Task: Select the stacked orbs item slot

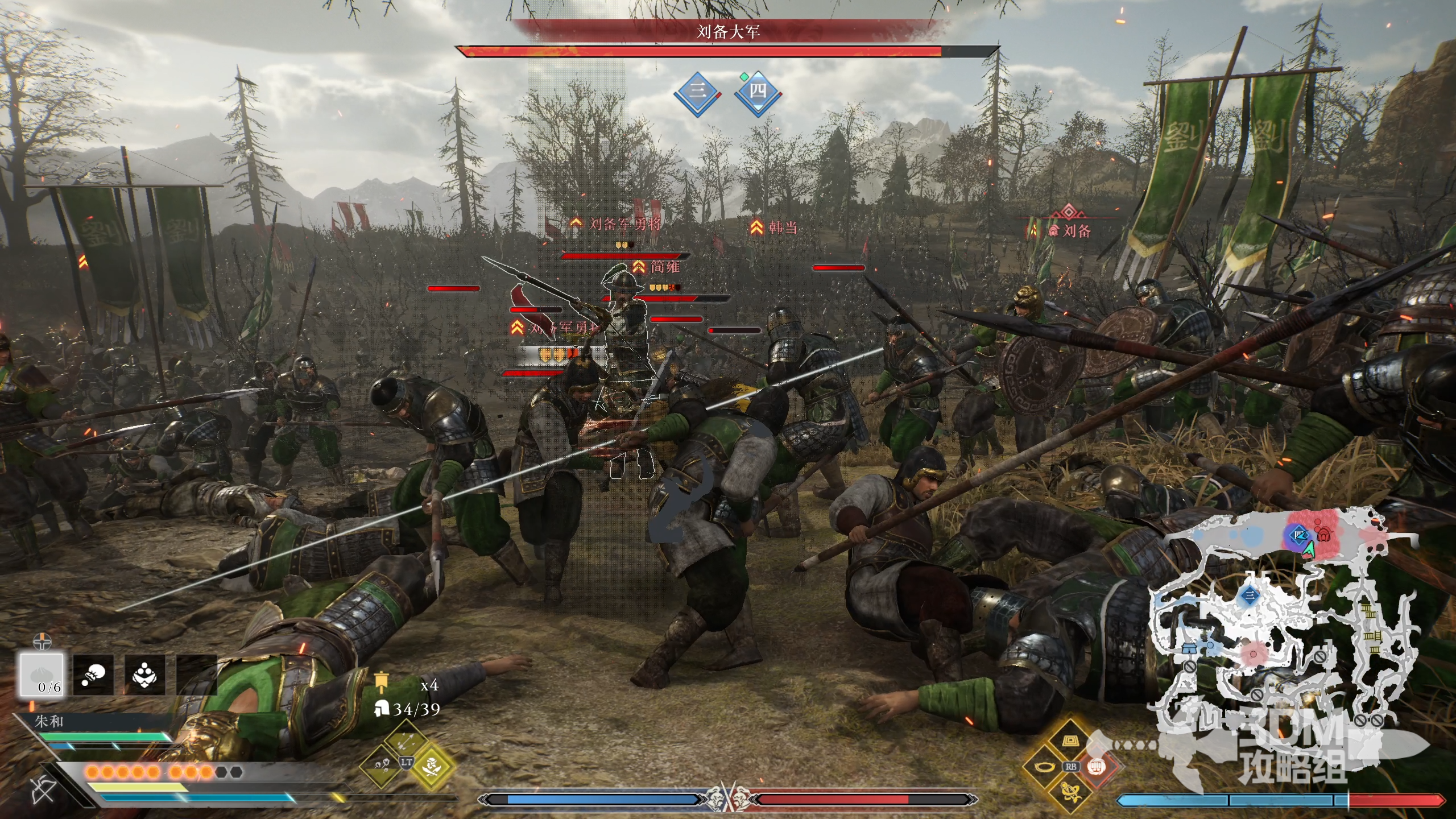Action: tap(144, 675)
